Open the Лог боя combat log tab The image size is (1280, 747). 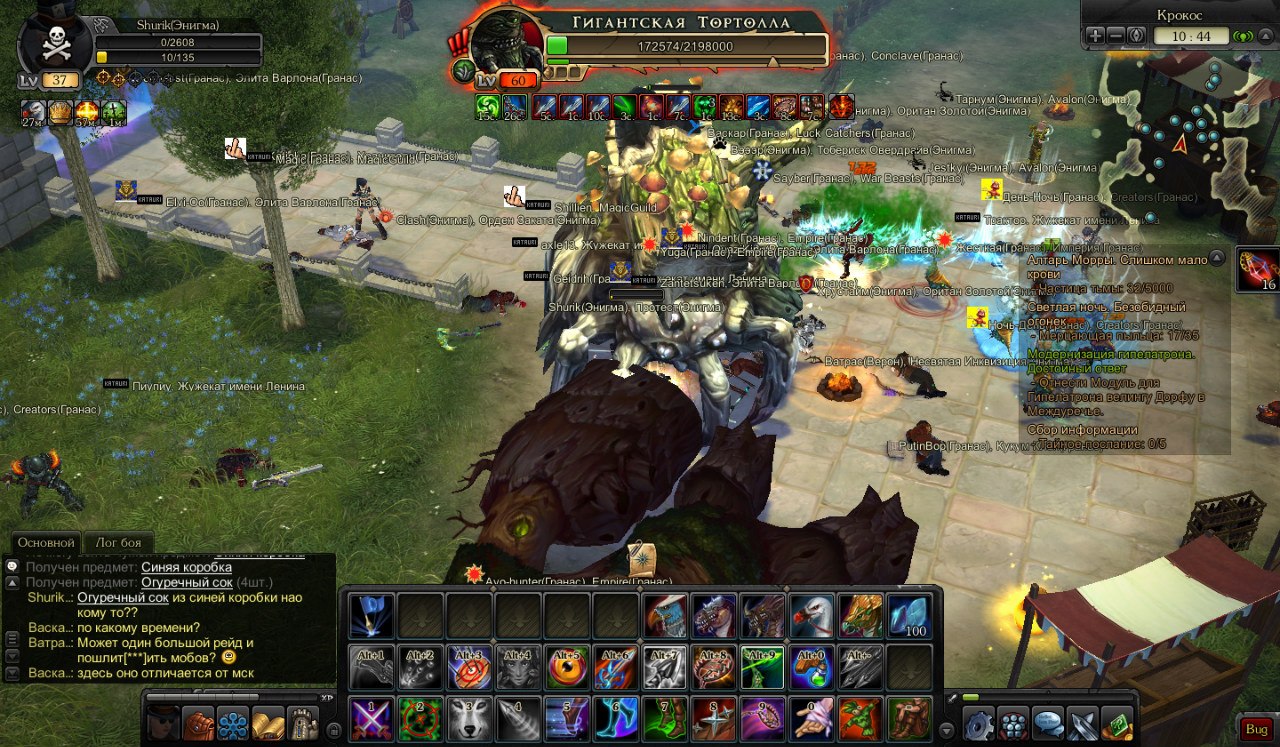pos(118,543)
